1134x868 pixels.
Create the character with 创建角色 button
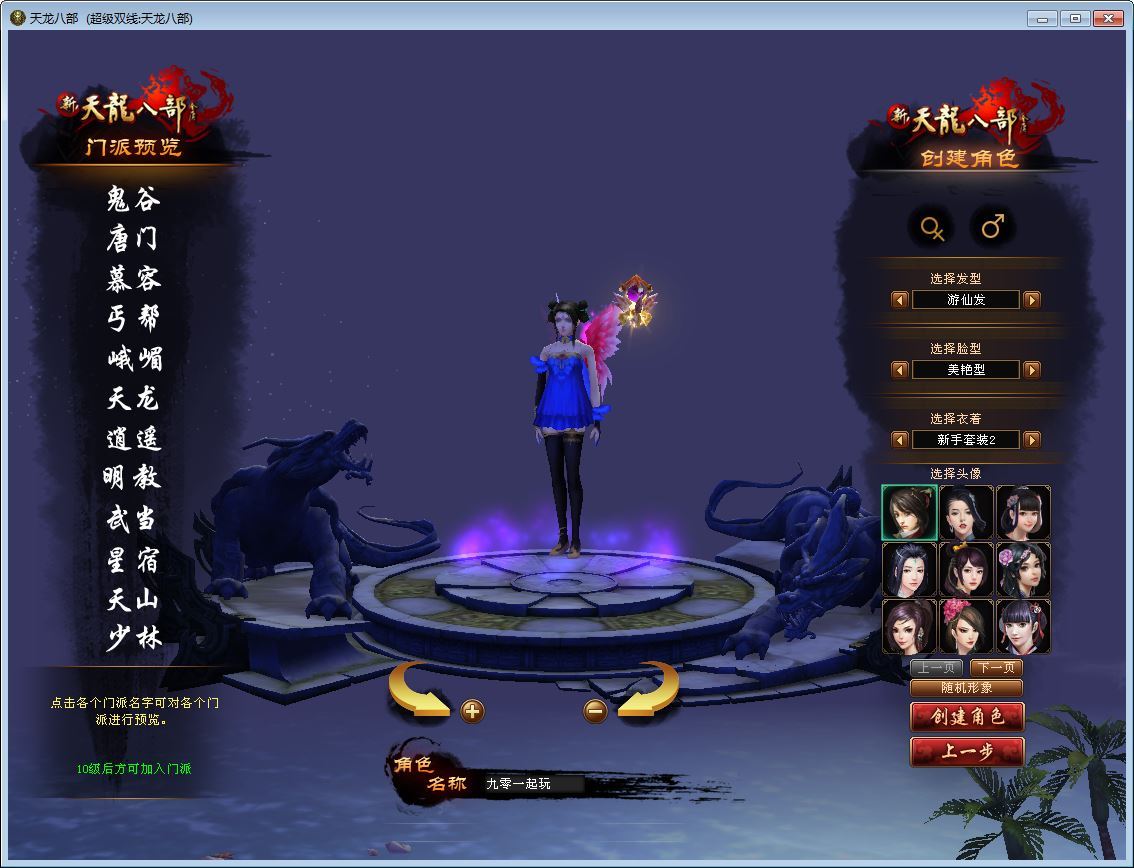pos(966,716)
